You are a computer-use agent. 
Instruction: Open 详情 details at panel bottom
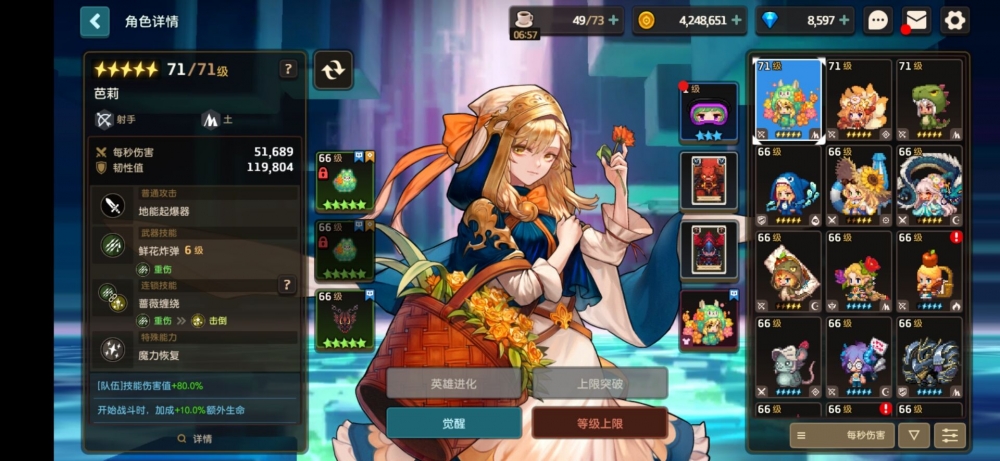click(195, 439)
